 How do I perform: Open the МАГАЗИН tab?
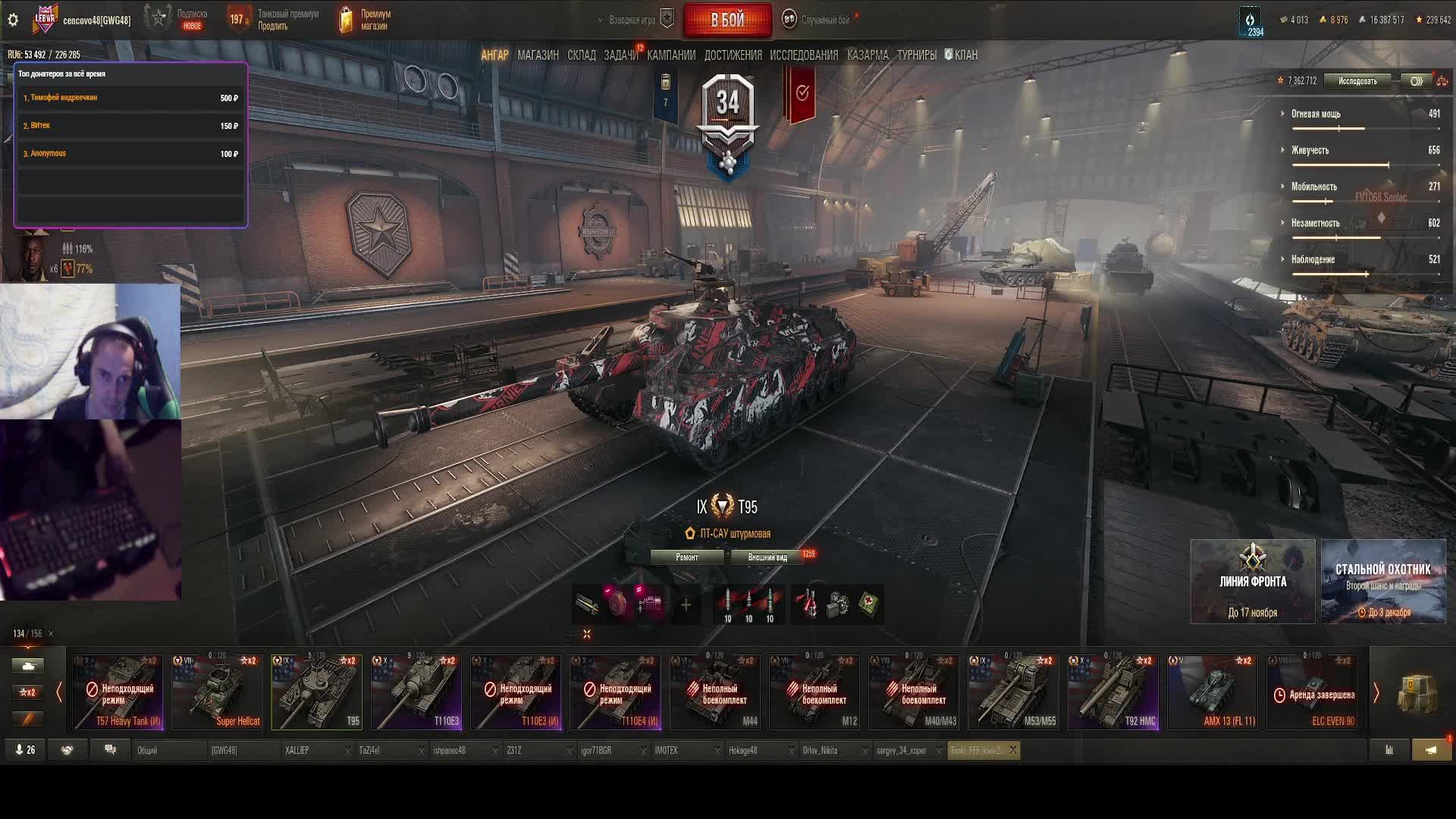click(538, 55)
